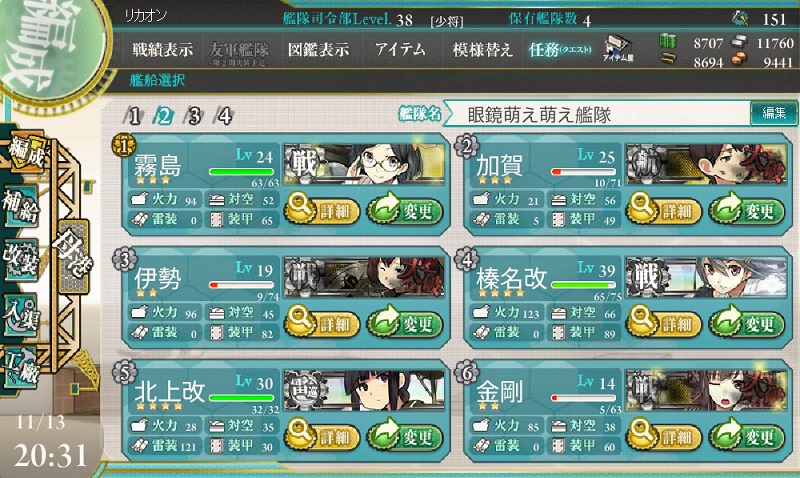The image size is (800, 478).
Task: Open the 任務 quest list
Action: pyautogui.click(x=560, y=50)
